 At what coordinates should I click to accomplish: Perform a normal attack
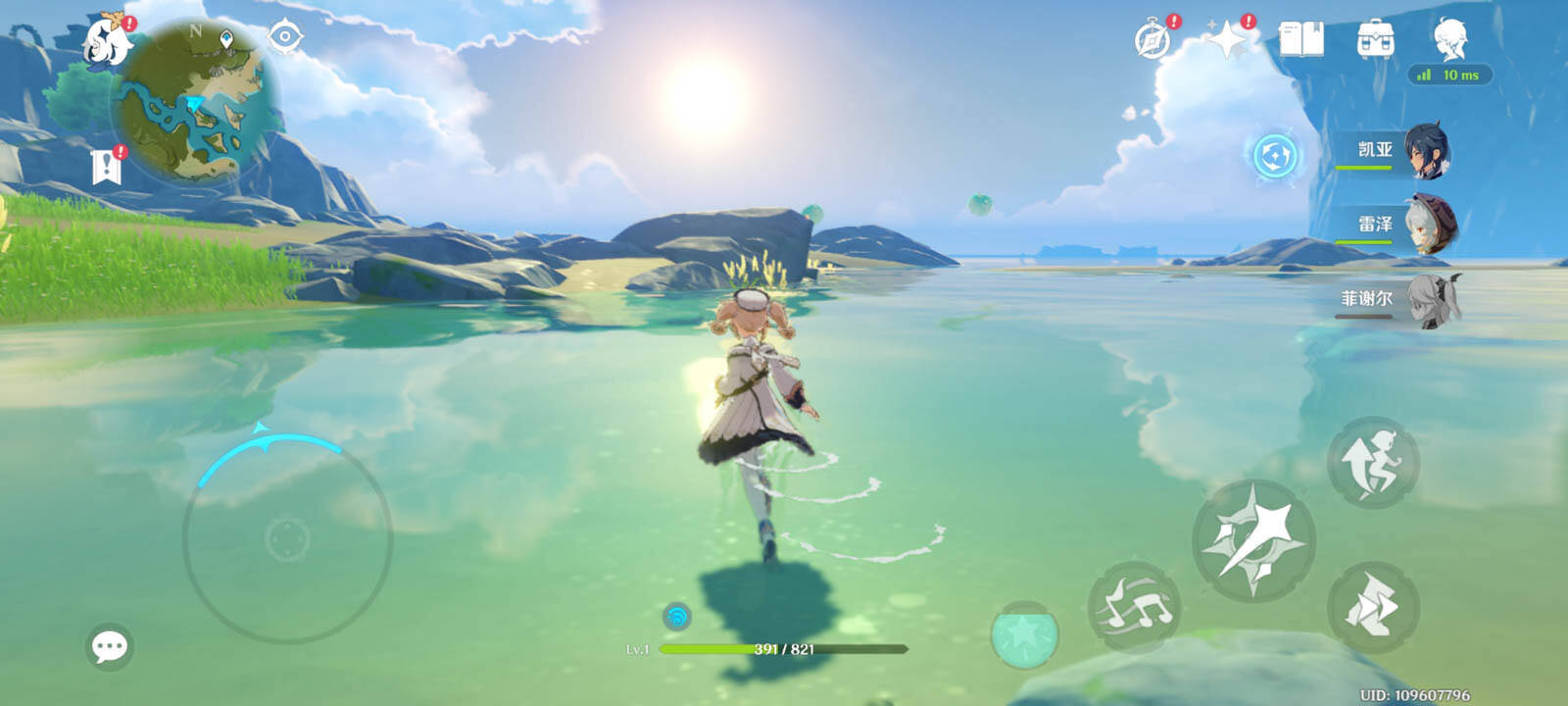pyautogui.click(x=1252, y=540)
